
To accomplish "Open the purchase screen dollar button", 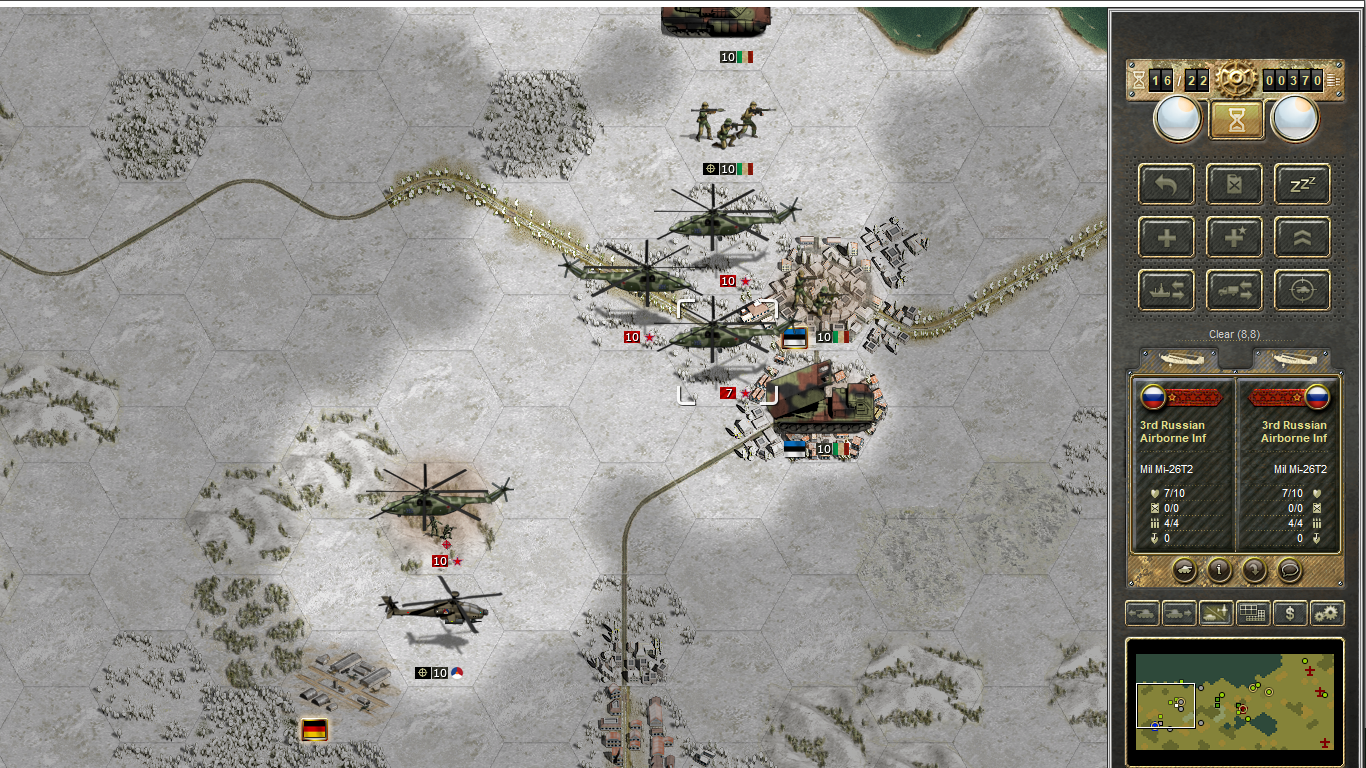I will click(1290, 613).
